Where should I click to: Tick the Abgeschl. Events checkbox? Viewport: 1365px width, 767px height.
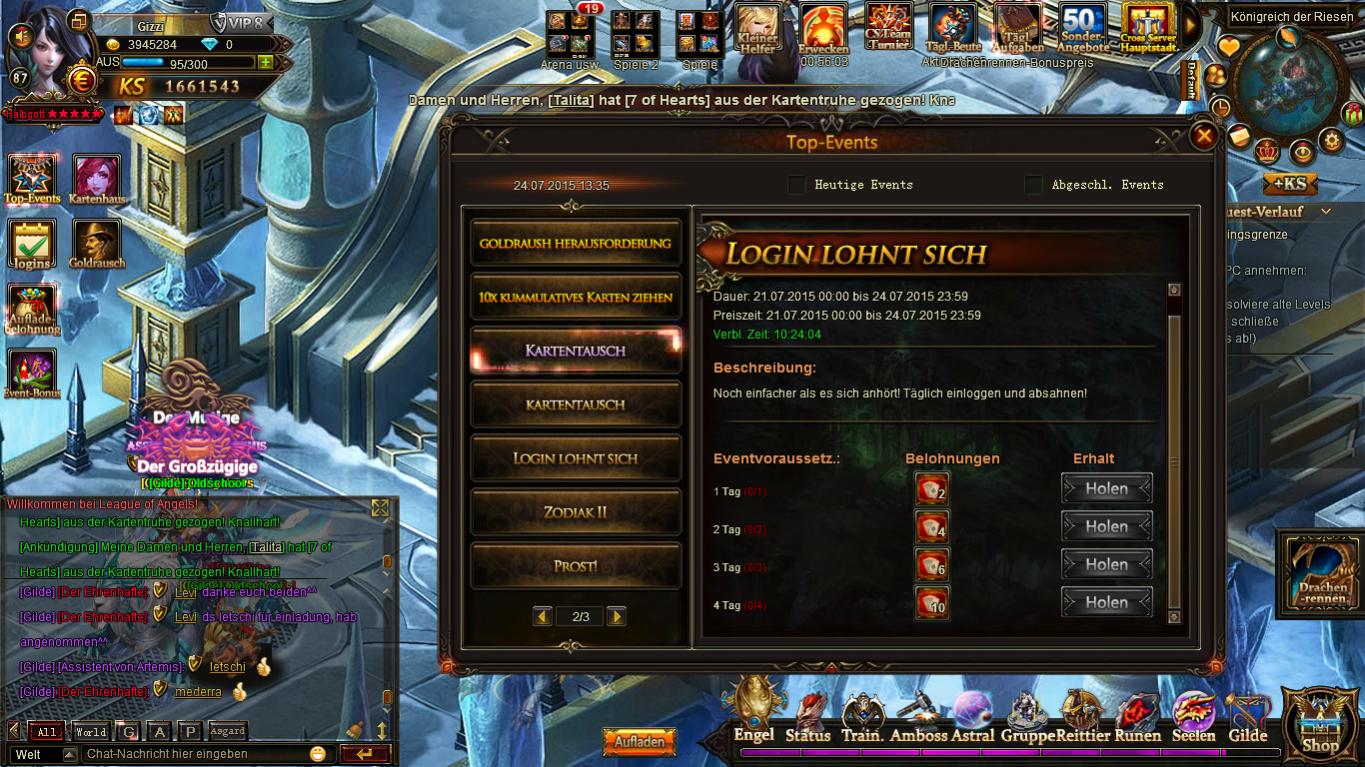point(1034,185)
